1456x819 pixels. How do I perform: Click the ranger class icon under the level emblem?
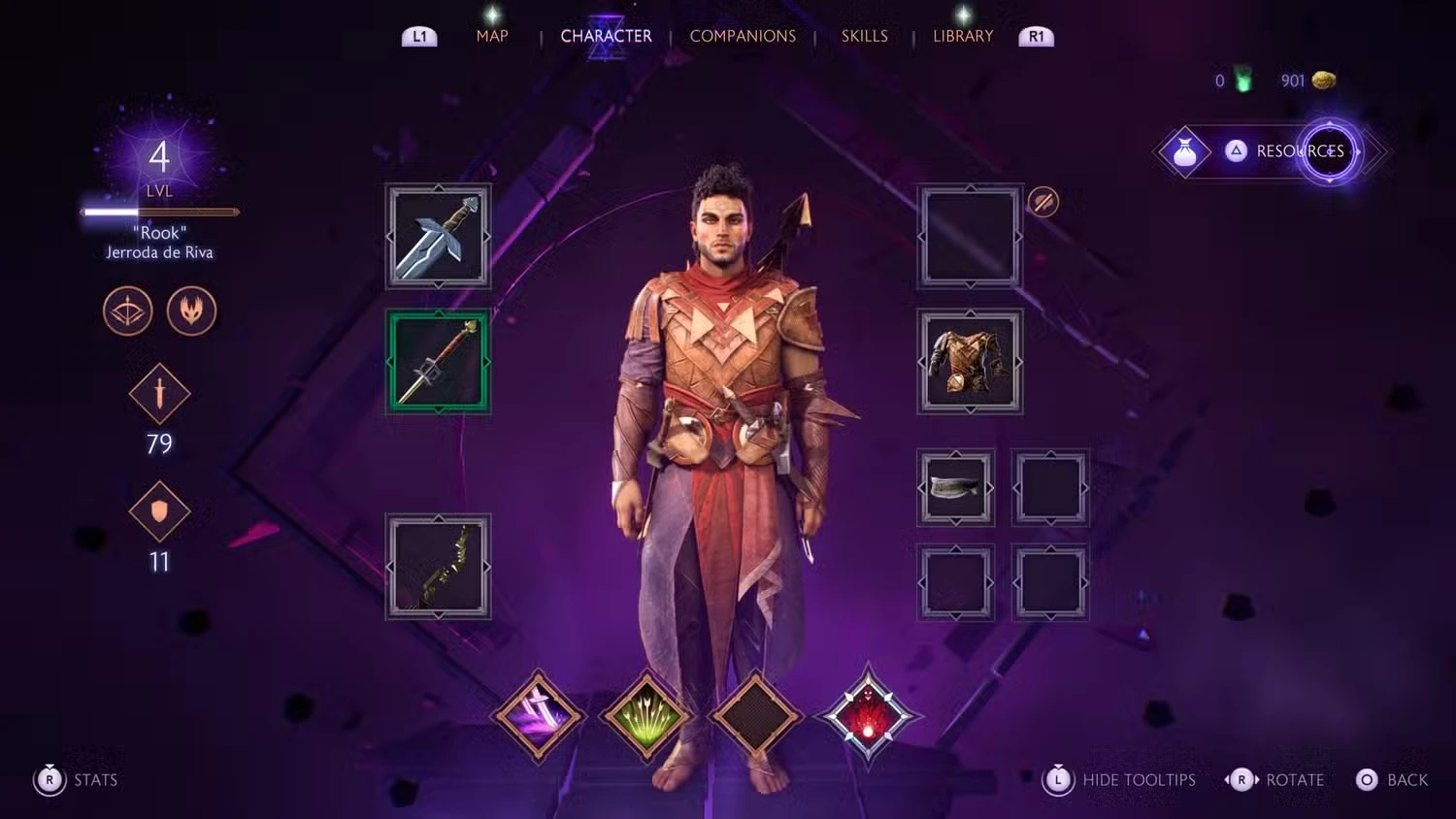127,311
